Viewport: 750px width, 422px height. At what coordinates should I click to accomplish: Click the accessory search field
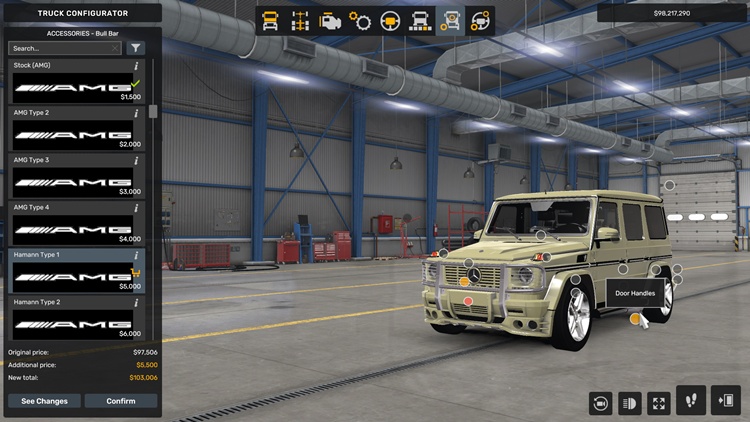pos(64,48)
